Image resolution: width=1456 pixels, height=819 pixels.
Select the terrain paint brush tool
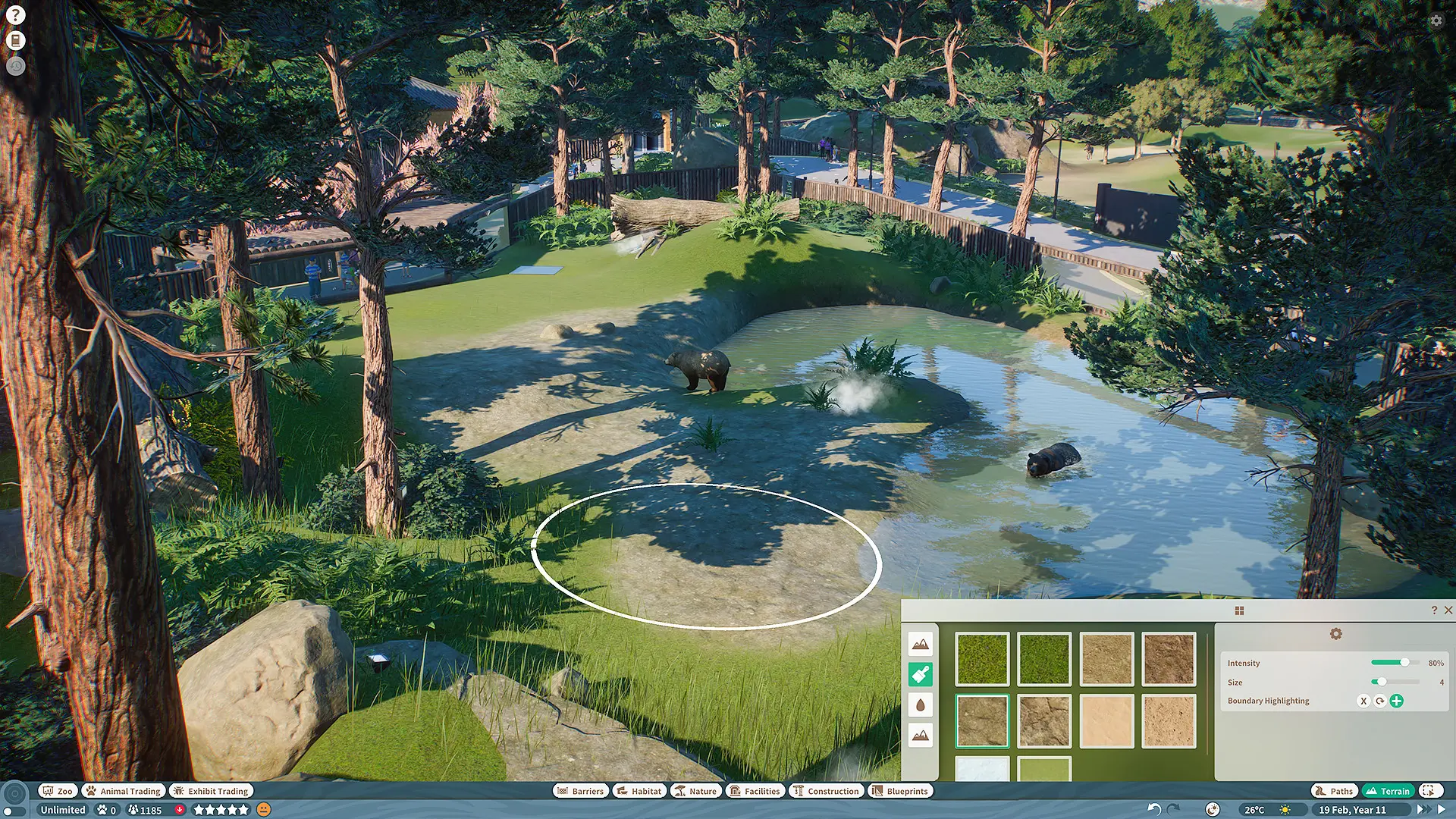point(920,673)
